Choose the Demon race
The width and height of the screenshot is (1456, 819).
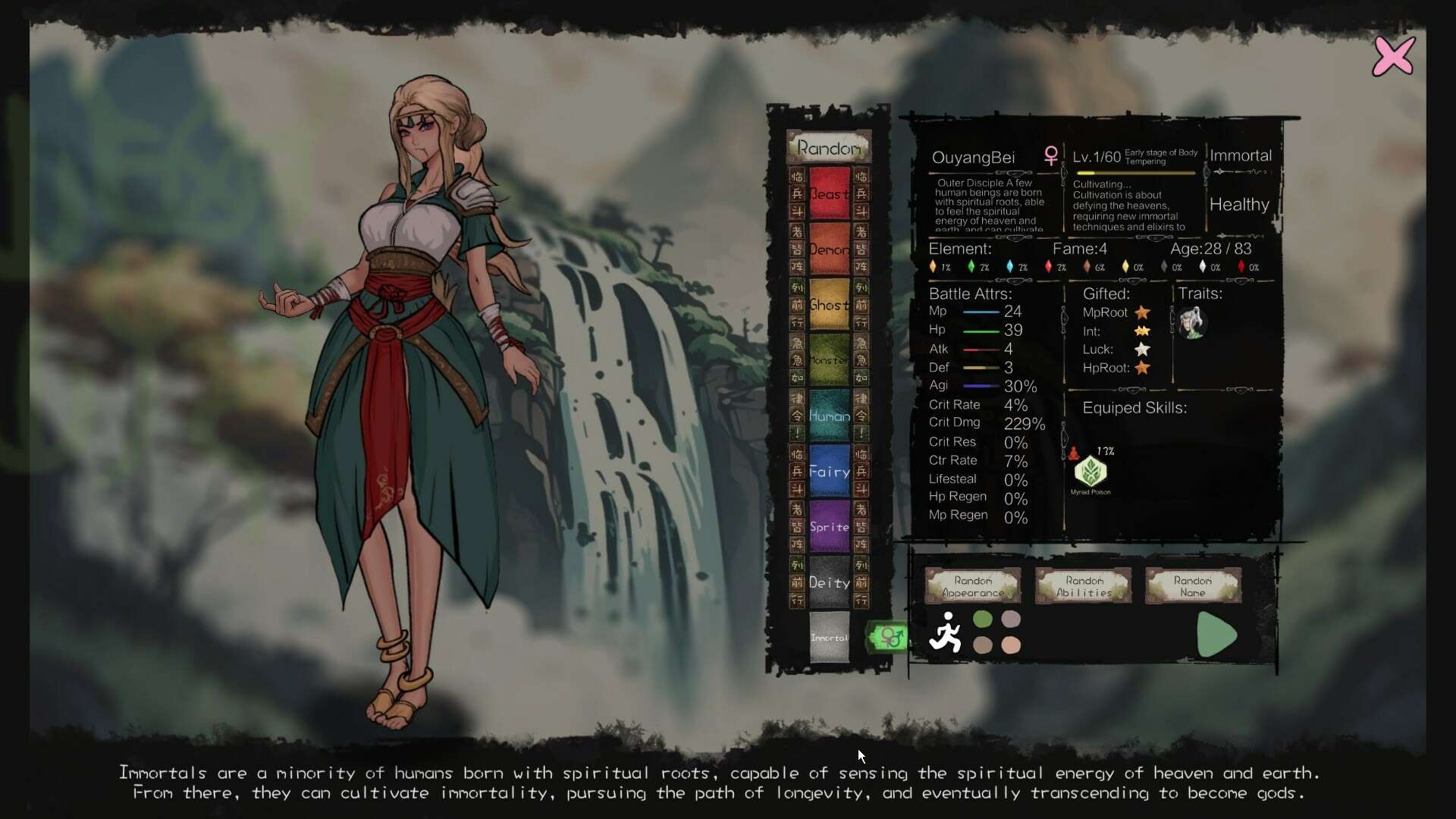(x=829, y=249)
